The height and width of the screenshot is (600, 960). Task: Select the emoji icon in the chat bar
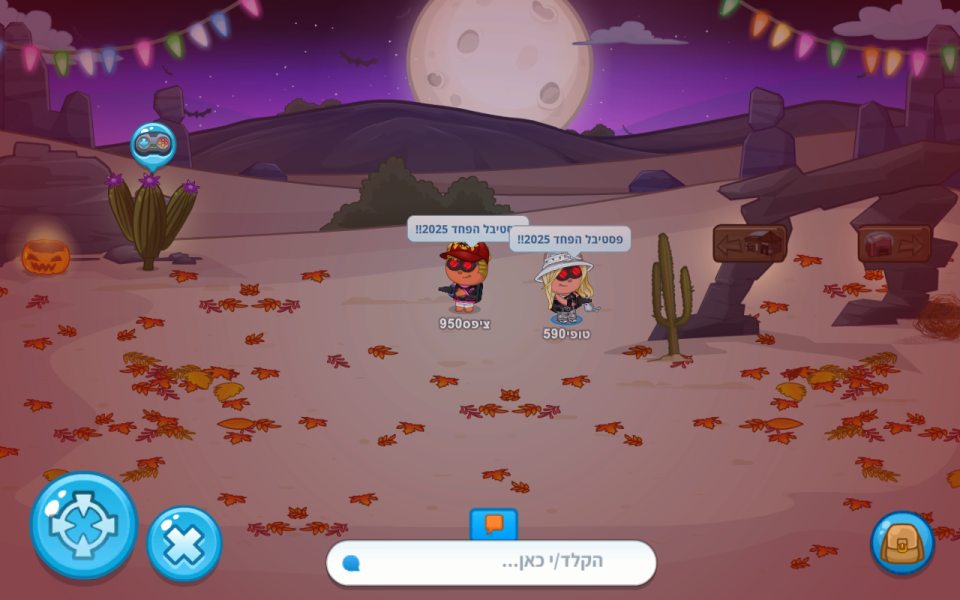click(351, 563)
